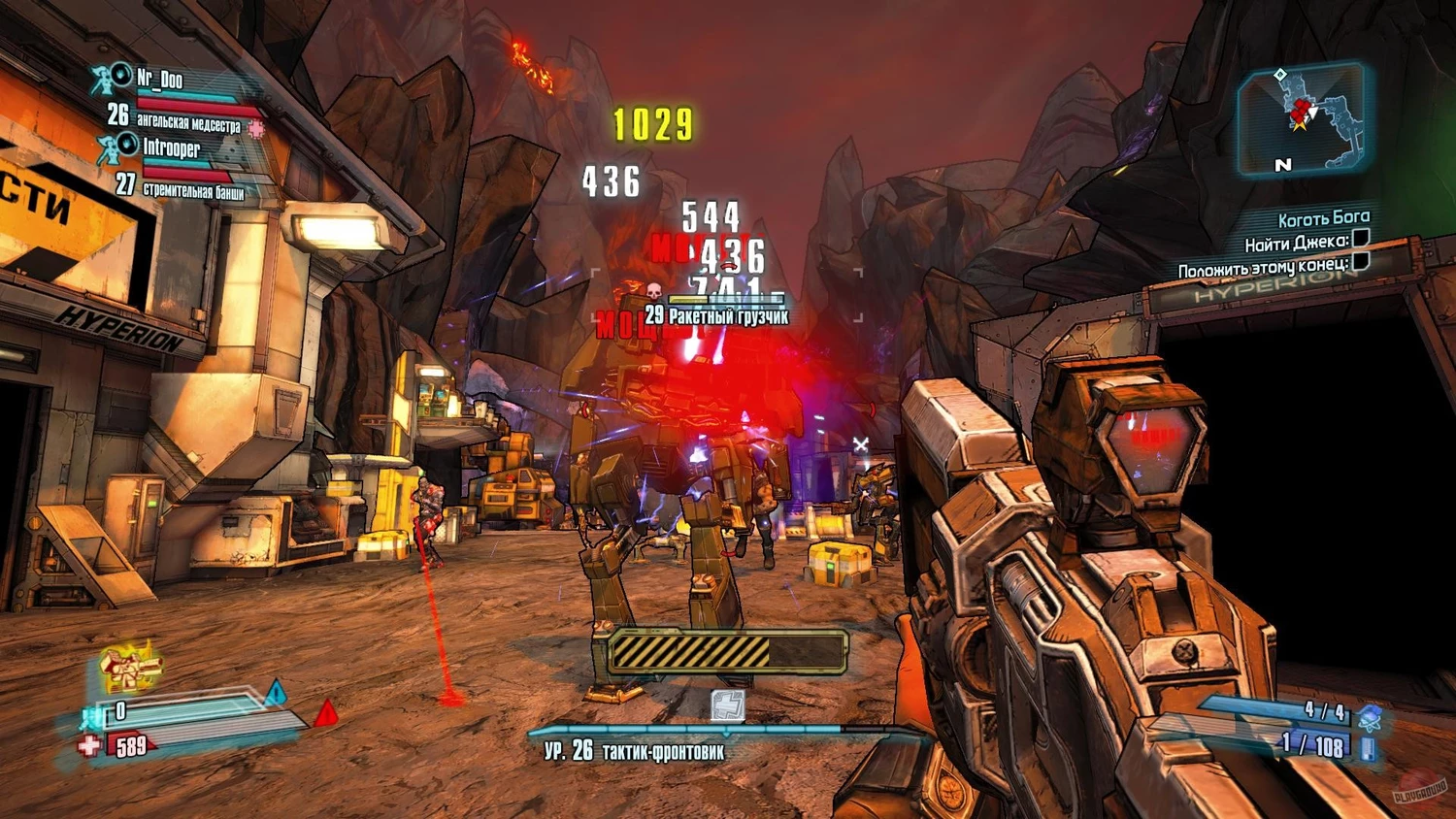The width and height of the screenshot is (1456, 819).
Task: Click the weapon ammo type icon
Action: (x=1368, y=748)
